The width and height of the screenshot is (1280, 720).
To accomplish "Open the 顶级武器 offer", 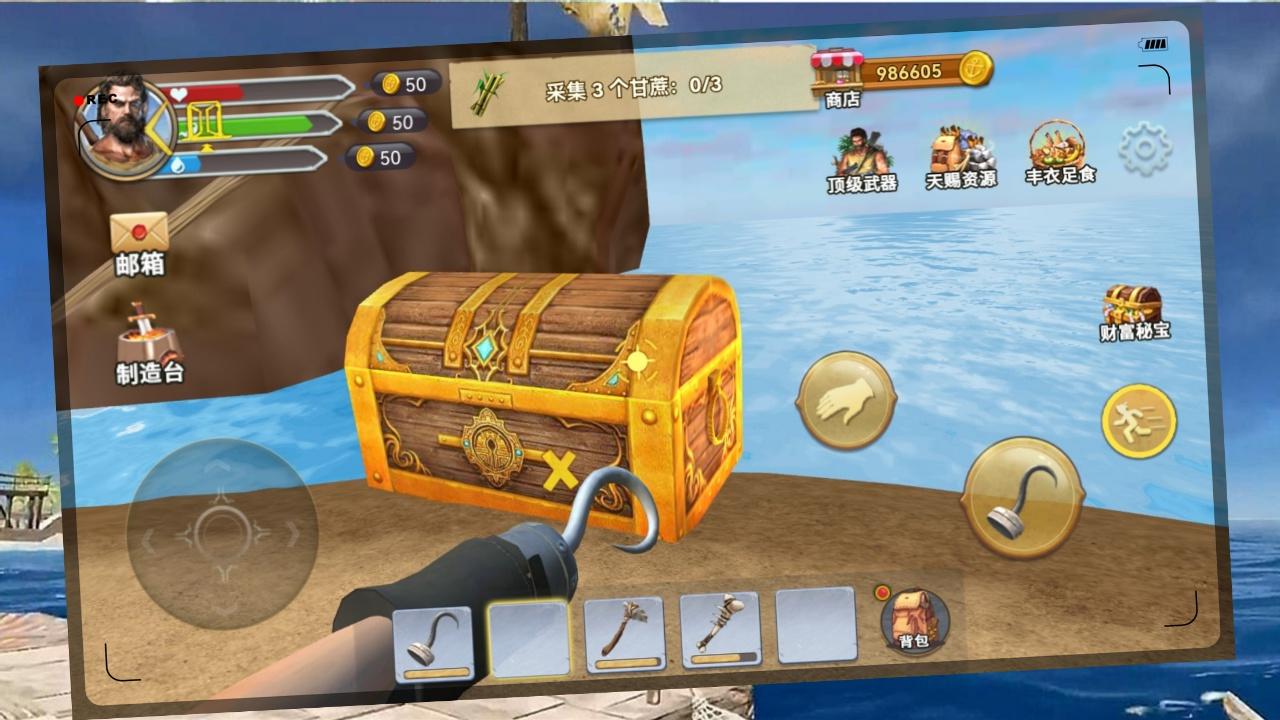I will [x=861, y=160].
